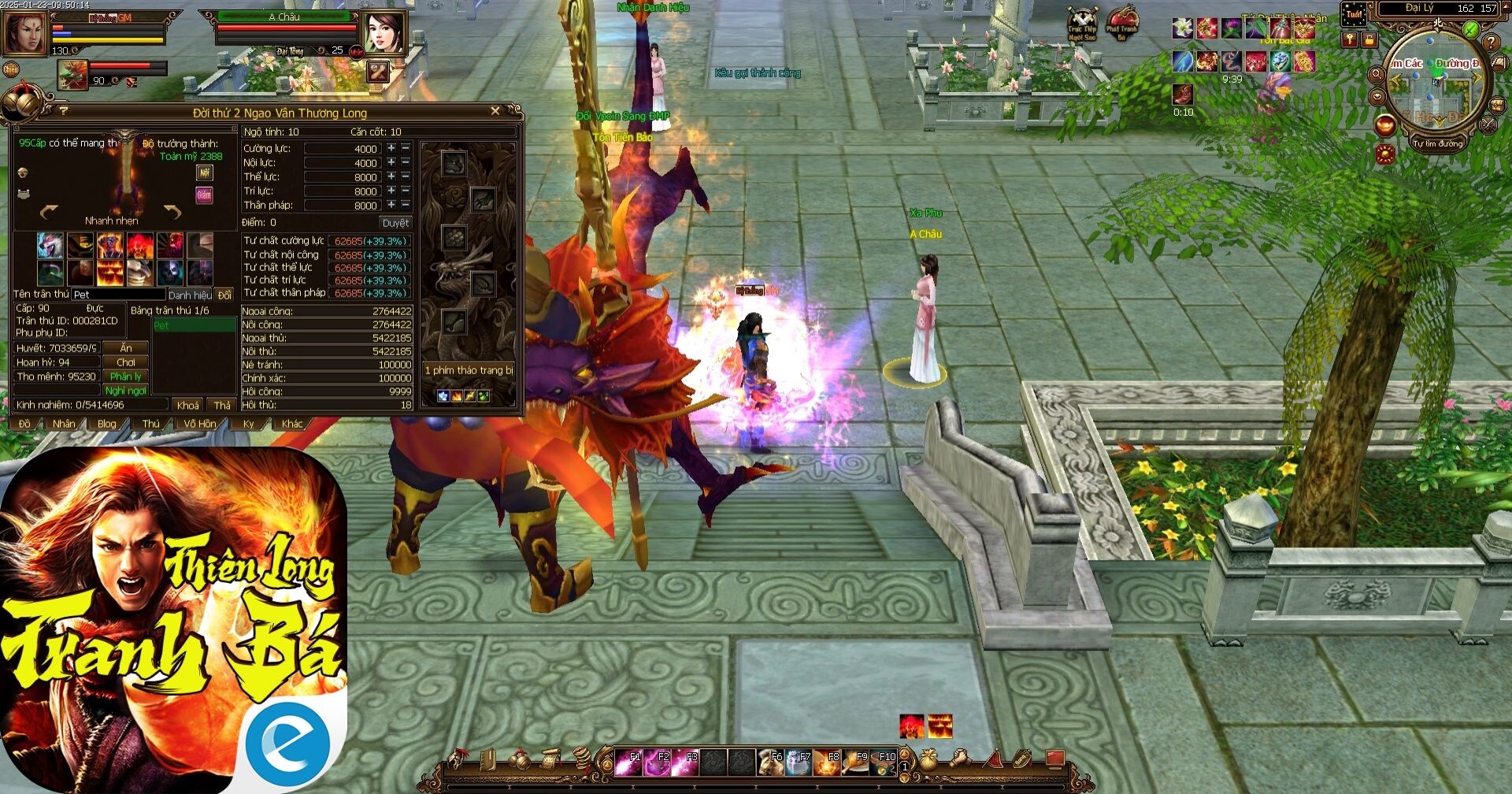Screen dimensions: 1512x794
Task: Choose the Nghỉ ngơi rest button
Action: coord(126,391)
